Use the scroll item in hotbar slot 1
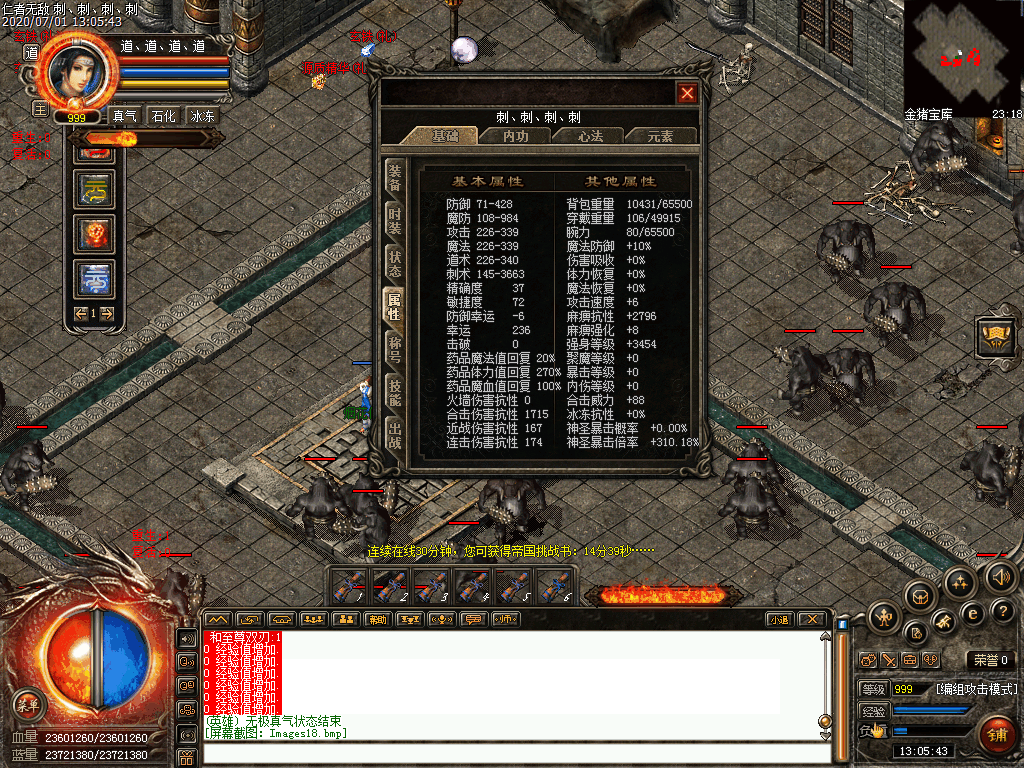The image size is (1024, 768). [349, 584]
